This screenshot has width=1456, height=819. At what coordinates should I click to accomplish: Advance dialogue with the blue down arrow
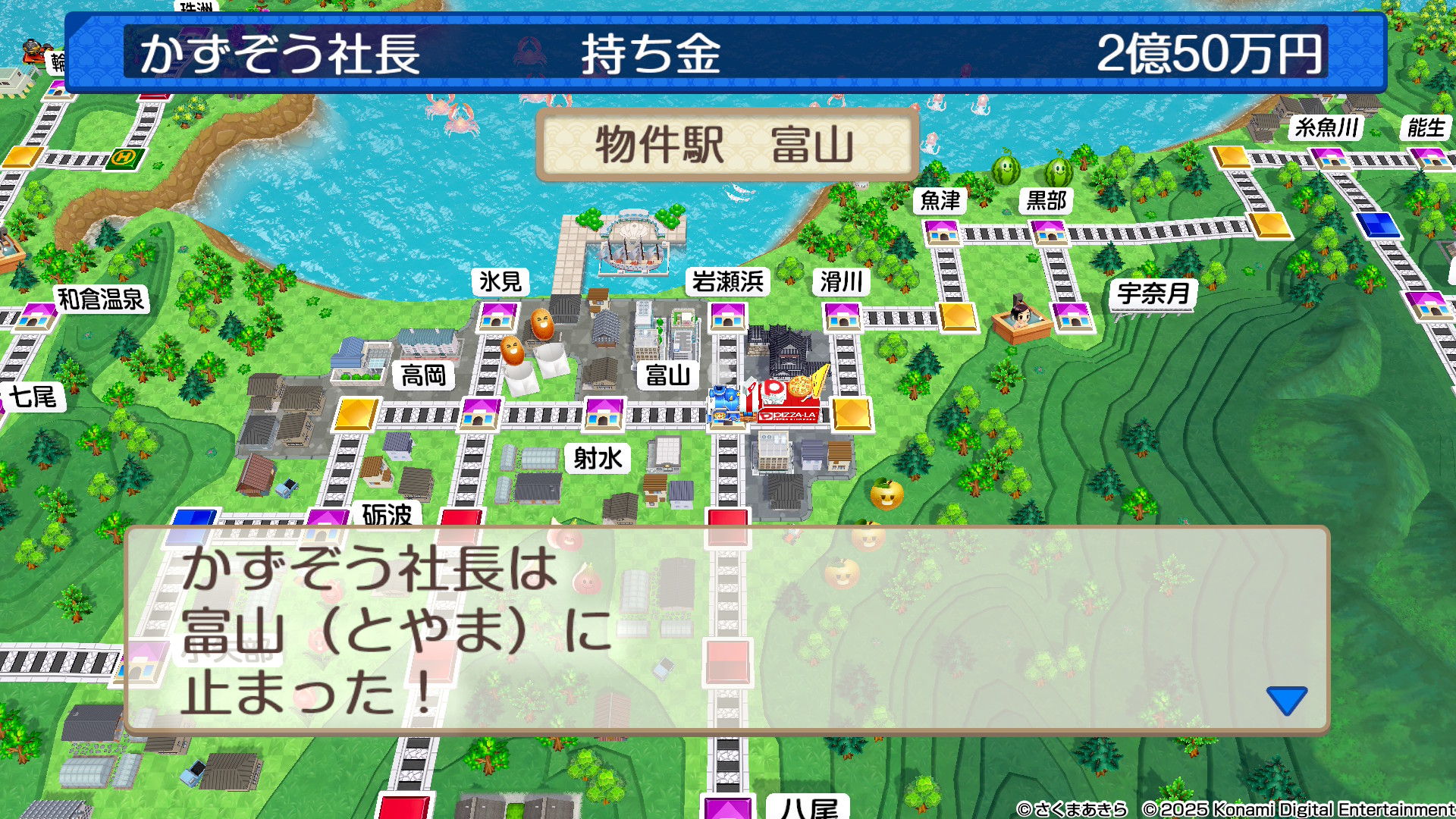click(1286, 699)
